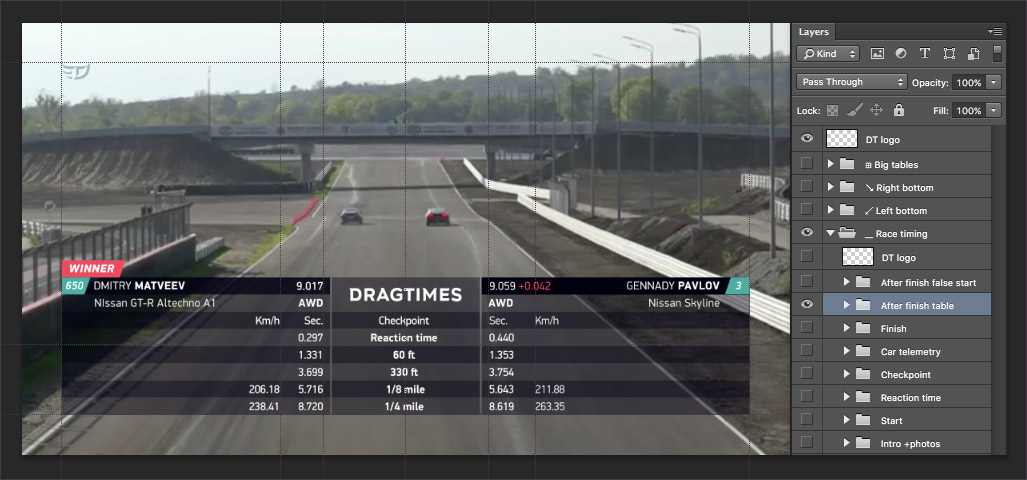Image resolution: width=1027 pixels, height=480 pixels.
Task: Open the Fill percentage dropdown arrow
Action: (x=993, y=110)
